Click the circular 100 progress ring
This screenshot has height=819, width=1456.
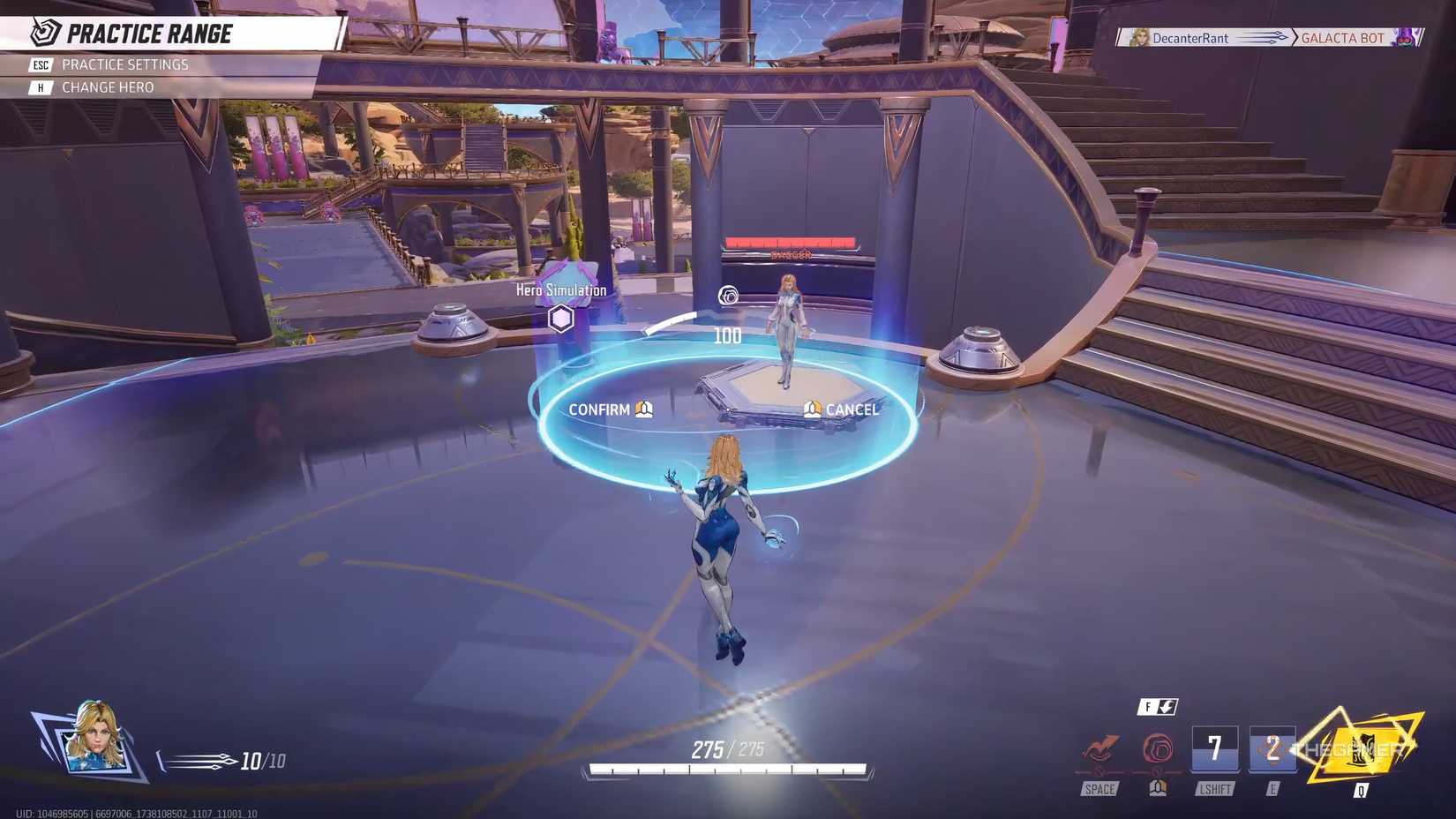[725, 335]
